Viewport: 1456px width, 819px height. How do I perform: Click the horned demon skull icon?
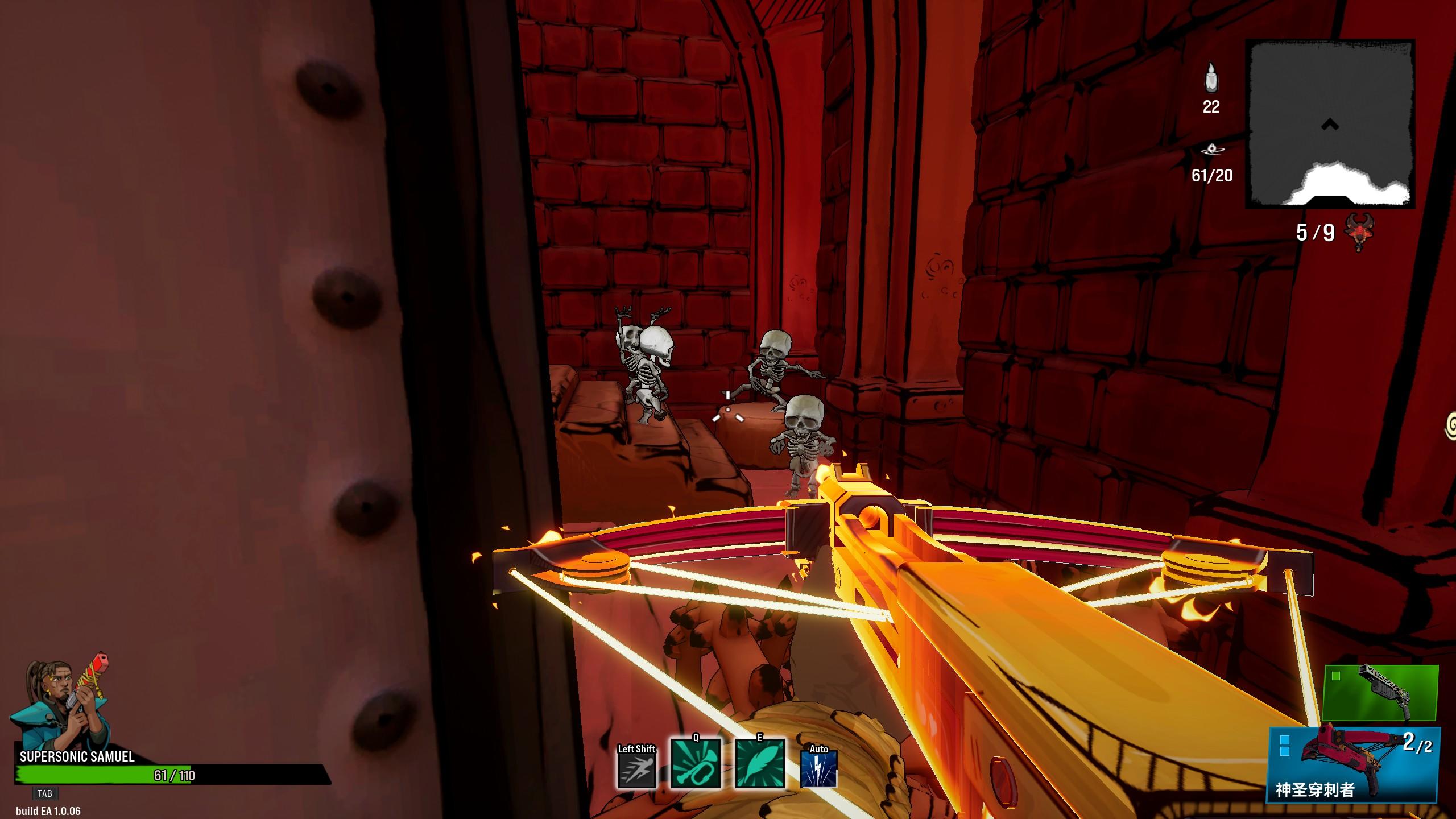click(x=1359, y=232)
